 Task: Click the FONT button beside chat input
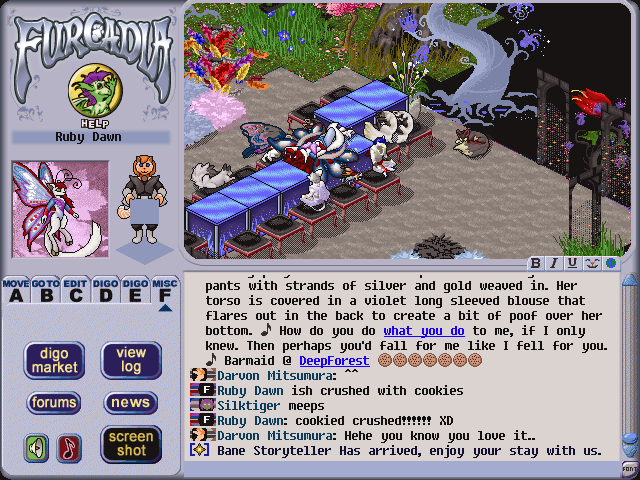coord(630,467)
